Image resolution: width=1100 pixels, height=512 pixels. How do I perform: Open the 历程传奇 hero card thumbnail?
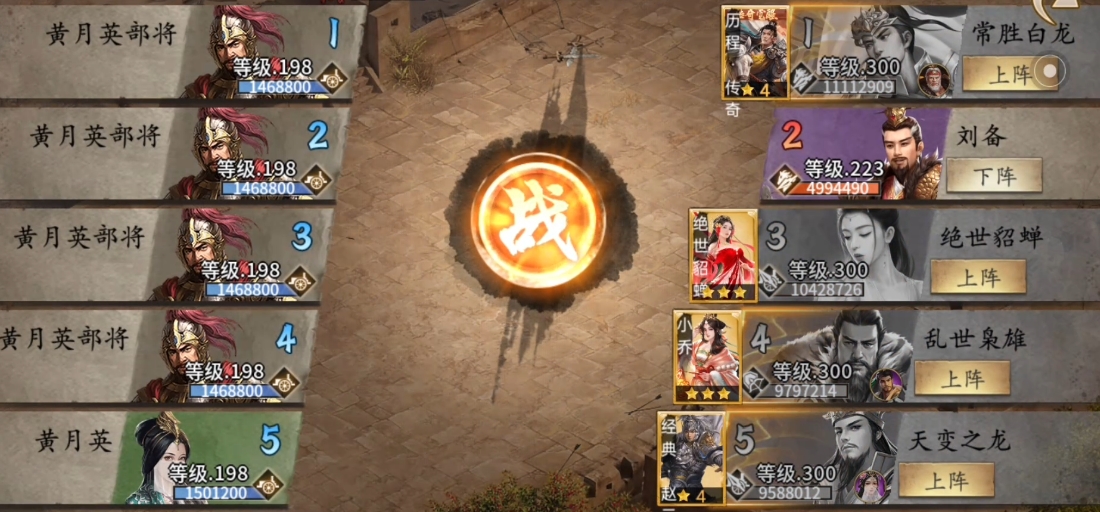754,52
